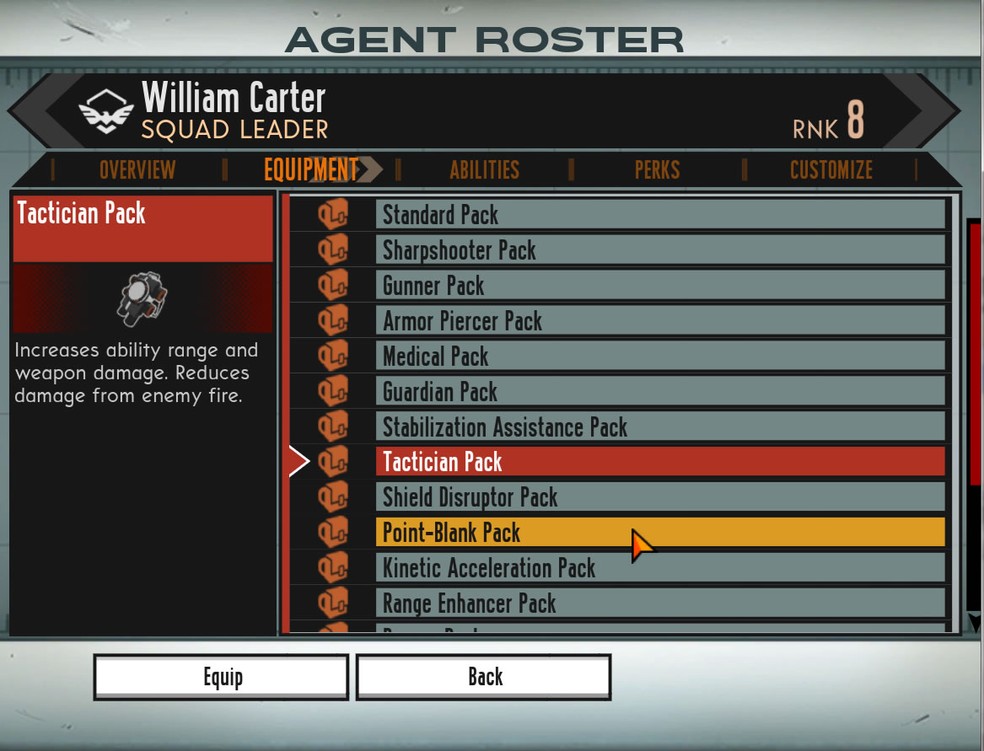Select the Standard Pack
This screenshot has height=751, width=984.
[x=660, y=215]
